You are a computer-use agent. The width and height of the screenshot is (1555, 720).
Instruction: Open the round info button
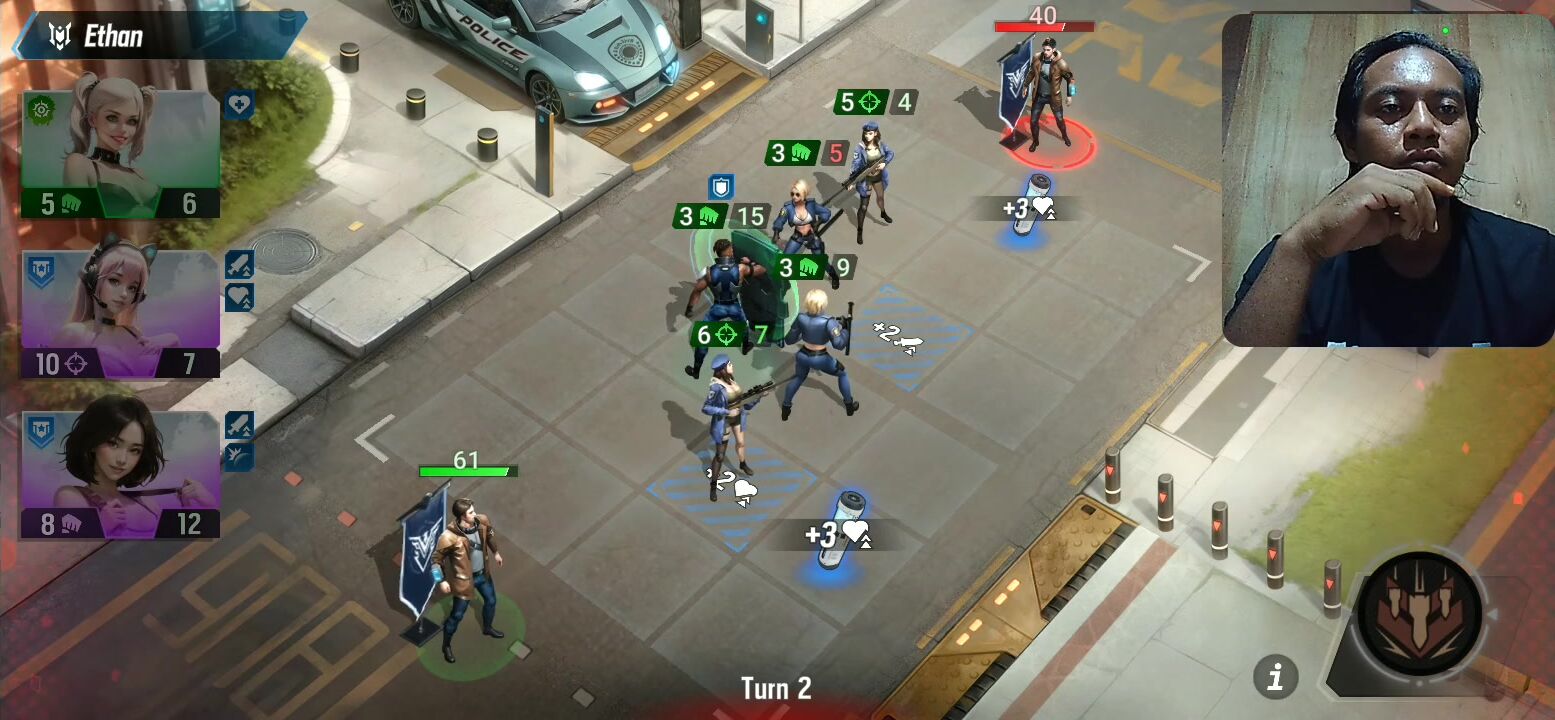pyautogui.click(x=1275, y=677)
